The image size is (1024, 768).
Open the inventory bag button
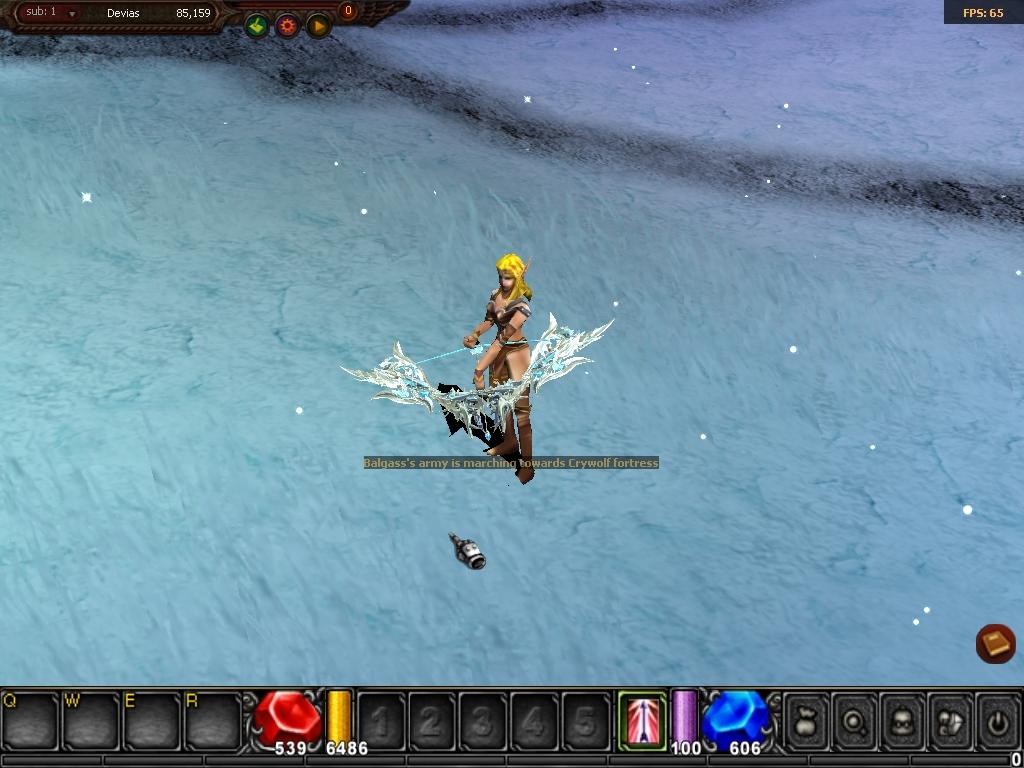[806, 720]
